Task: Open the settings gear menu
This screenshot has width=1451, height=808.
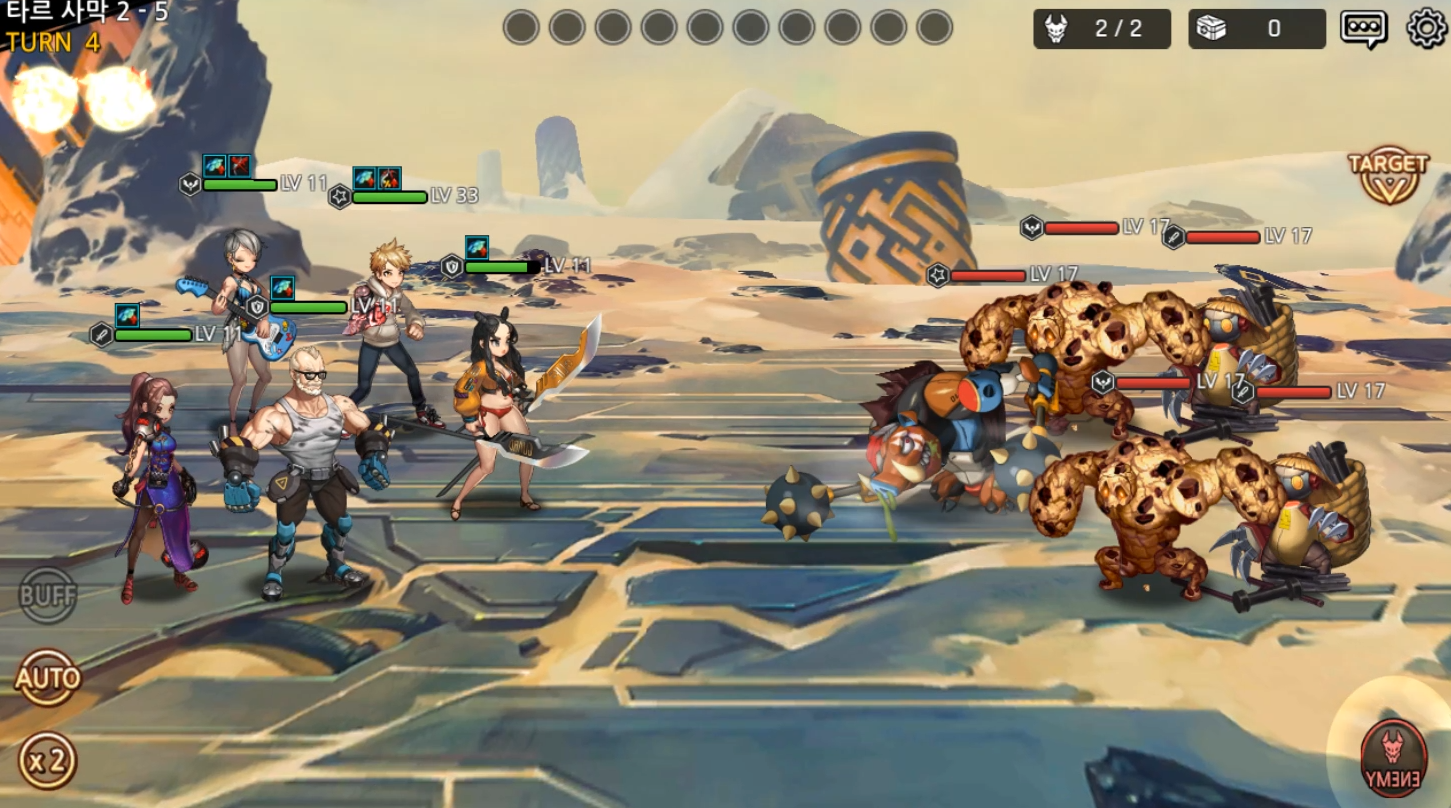Action: pos(1426,28)
